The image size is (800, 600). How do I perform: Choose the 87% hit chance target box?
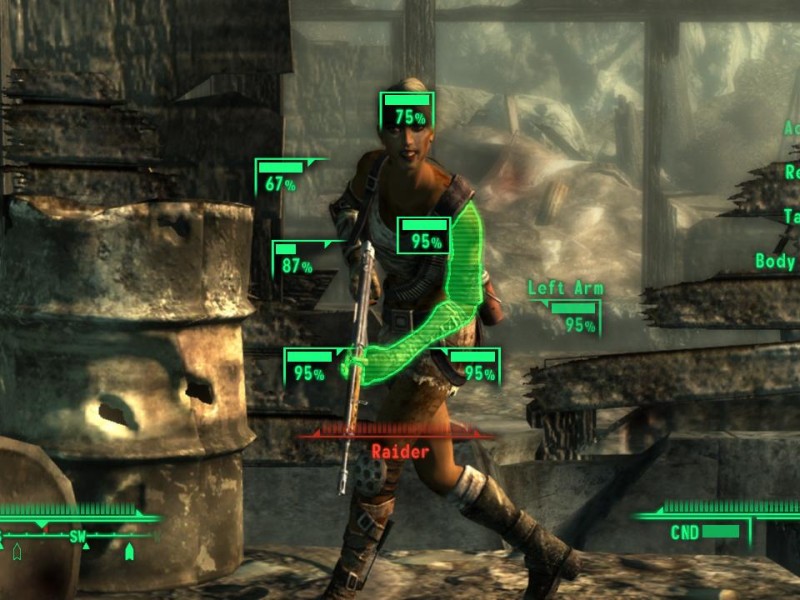[297, 260]
